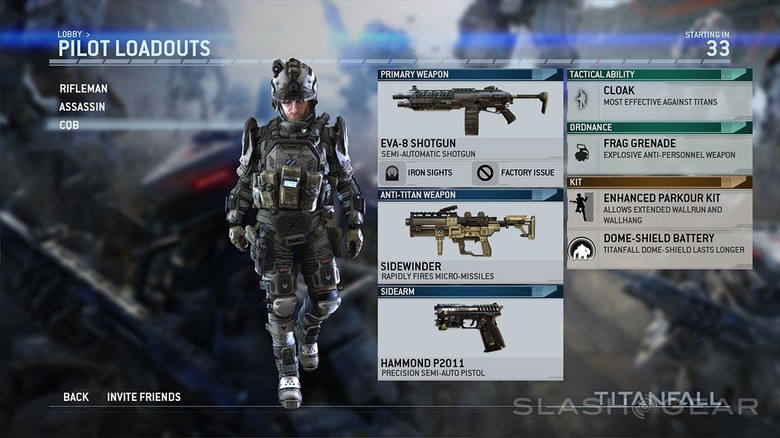Select the Sidewinder anti-titan weapon slot
The width and height of the screenshot is (780, 438).
click(470, 241)
